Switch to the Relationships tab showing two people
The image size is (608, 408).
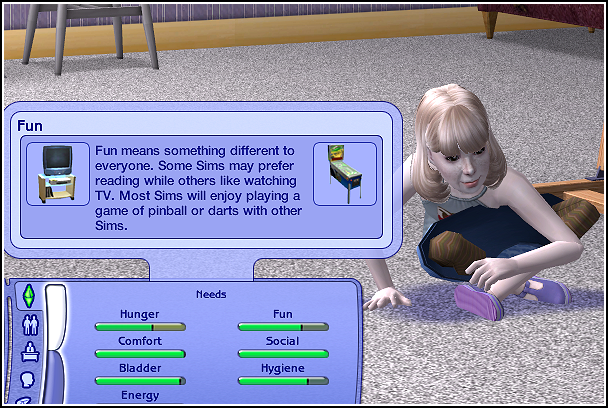29,324
